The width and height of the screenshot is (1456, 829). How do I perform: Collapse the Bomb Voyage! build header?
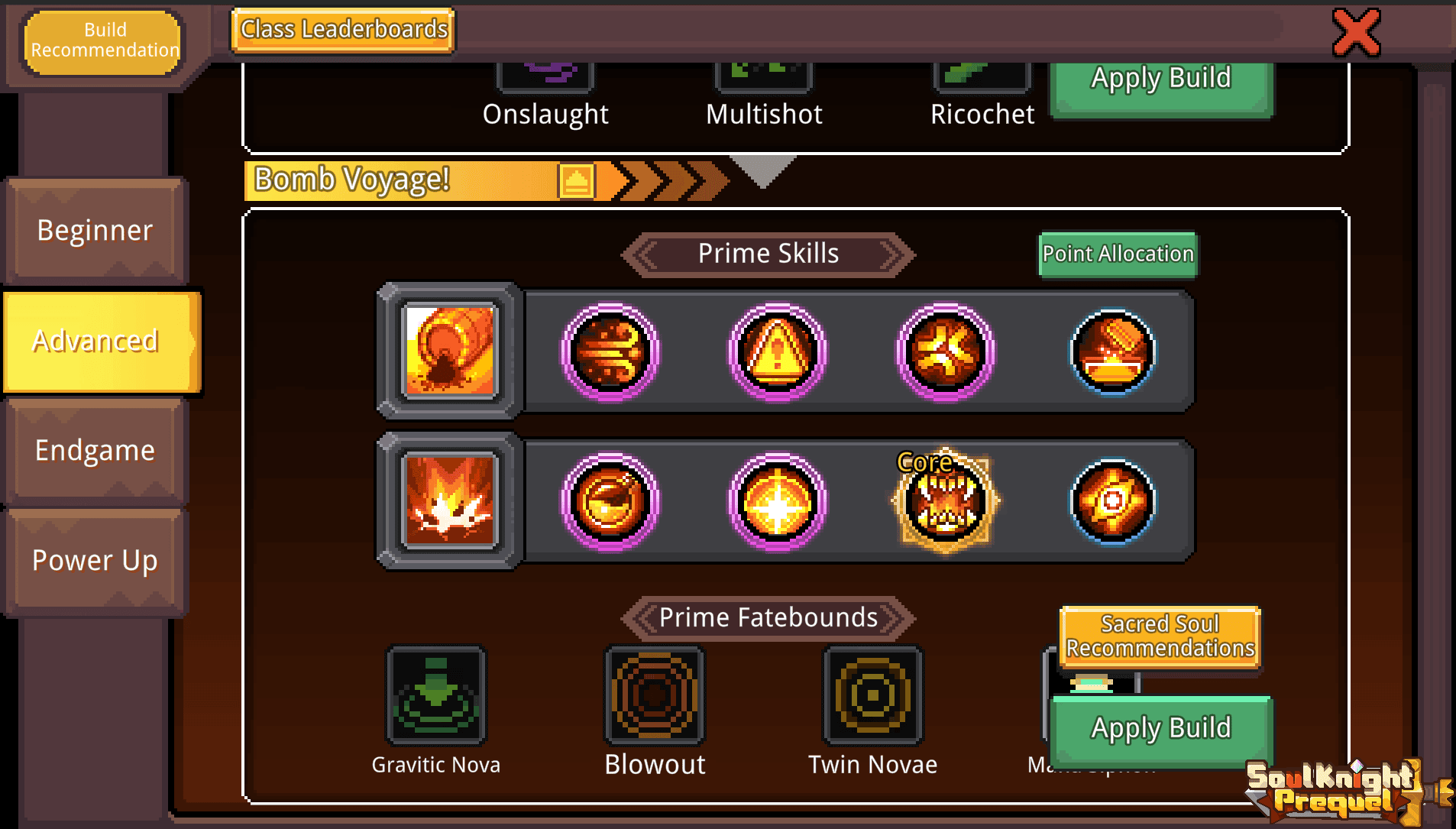pyautogui.click(x=576, y=181)
